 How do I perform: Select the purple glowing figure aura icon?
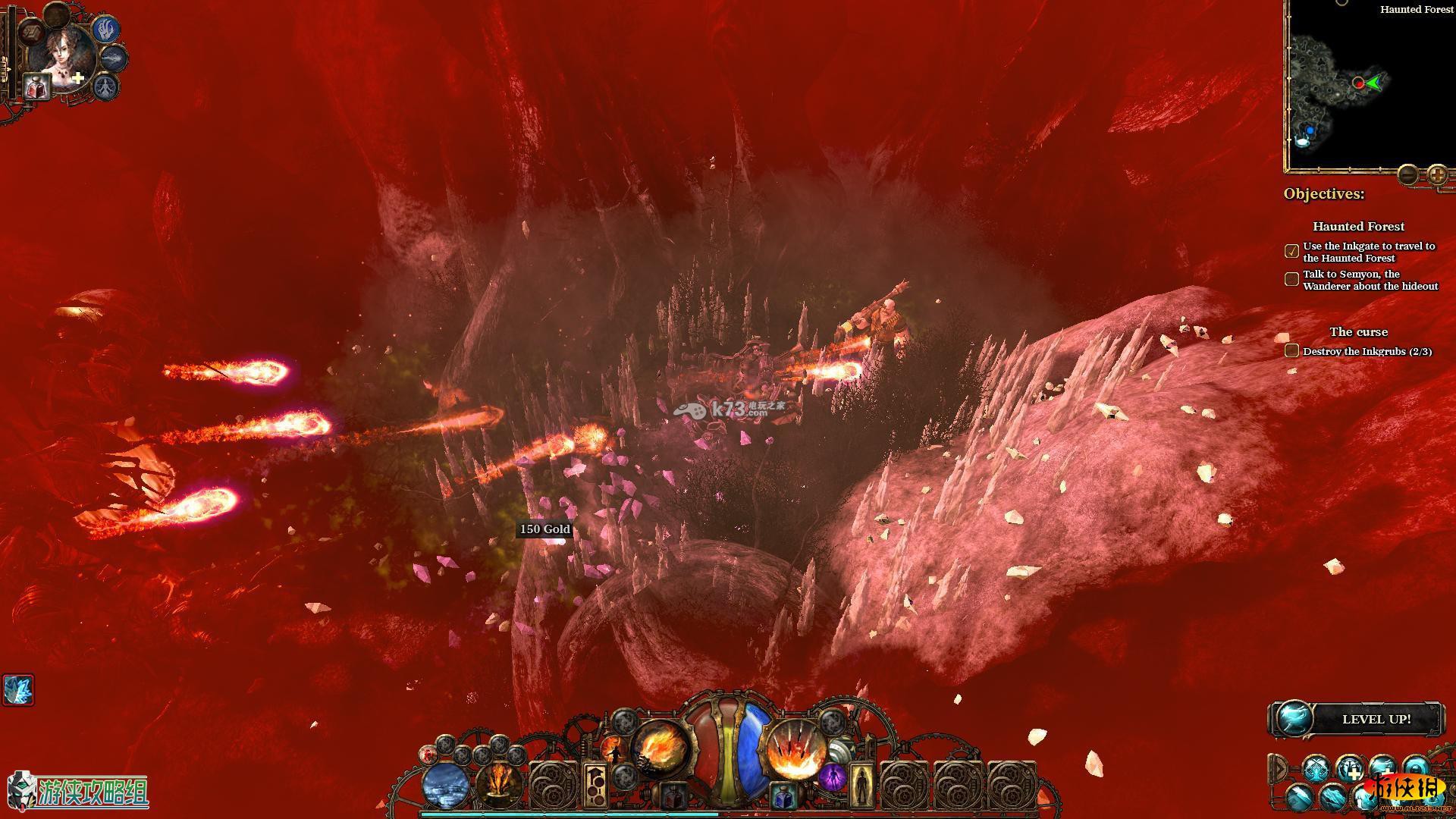pyautogui.click(x=831, y=779)
